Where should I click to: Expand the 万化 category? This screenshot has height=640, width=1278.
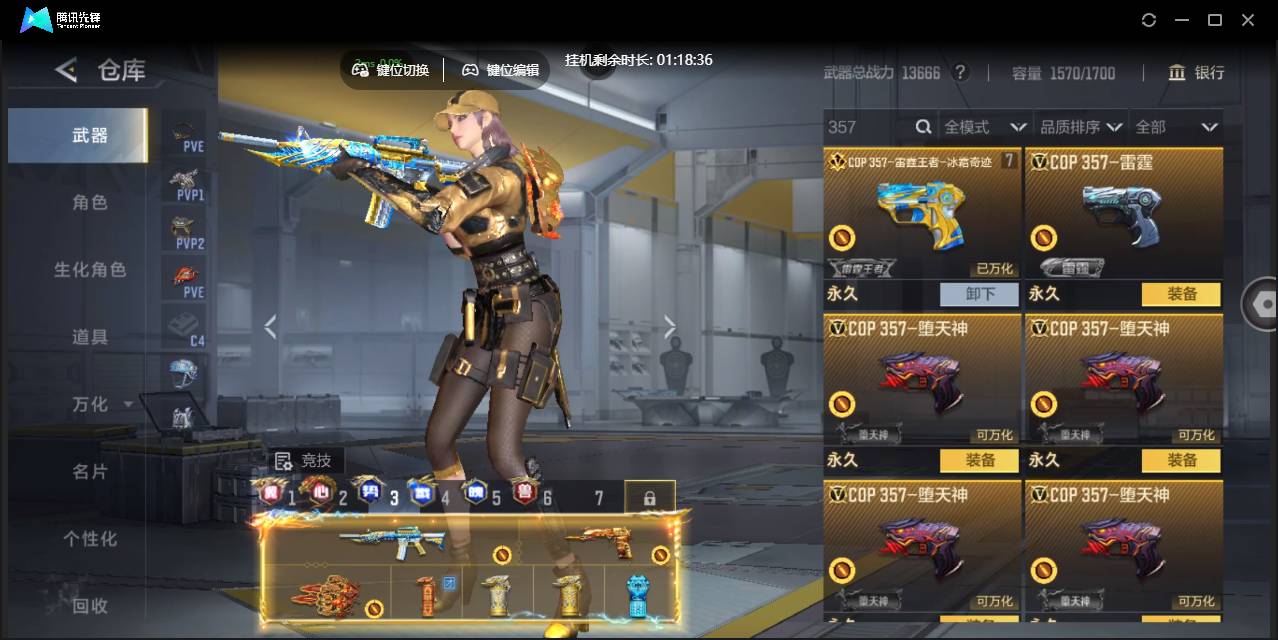tap(101, 404)
